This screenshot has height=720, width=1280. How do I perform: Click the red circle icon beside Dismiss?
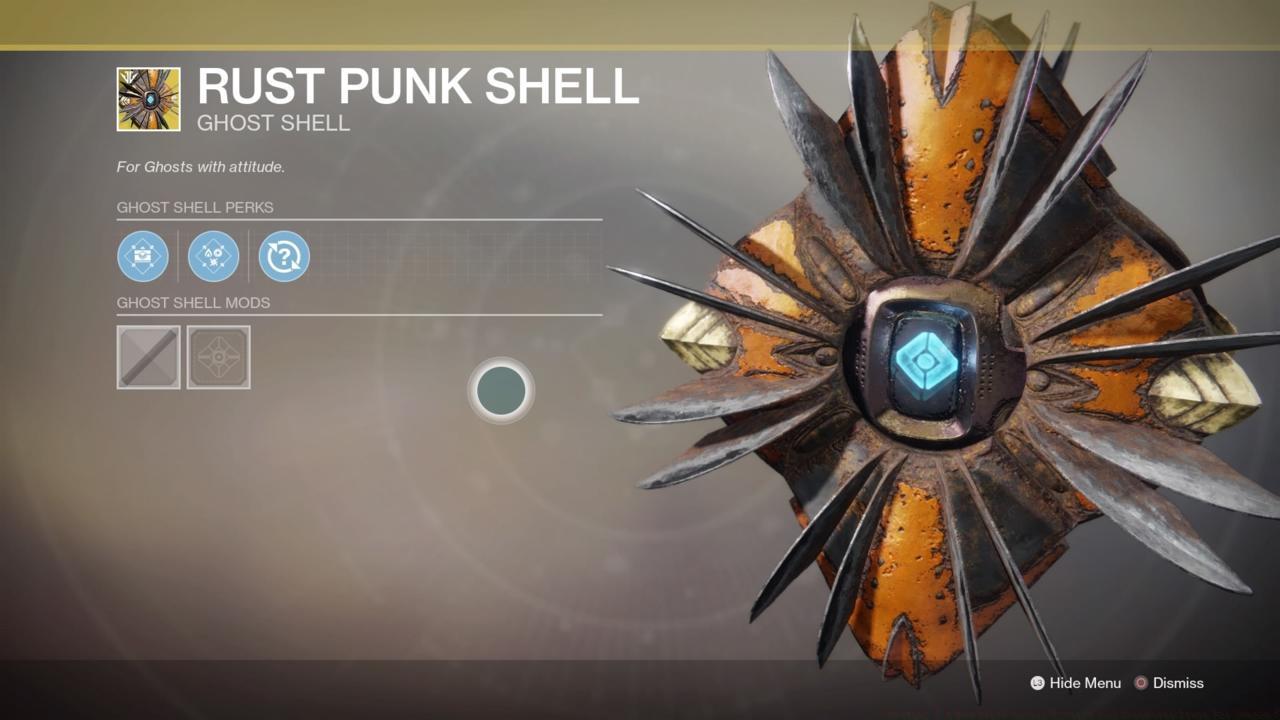click(1139, 683)
